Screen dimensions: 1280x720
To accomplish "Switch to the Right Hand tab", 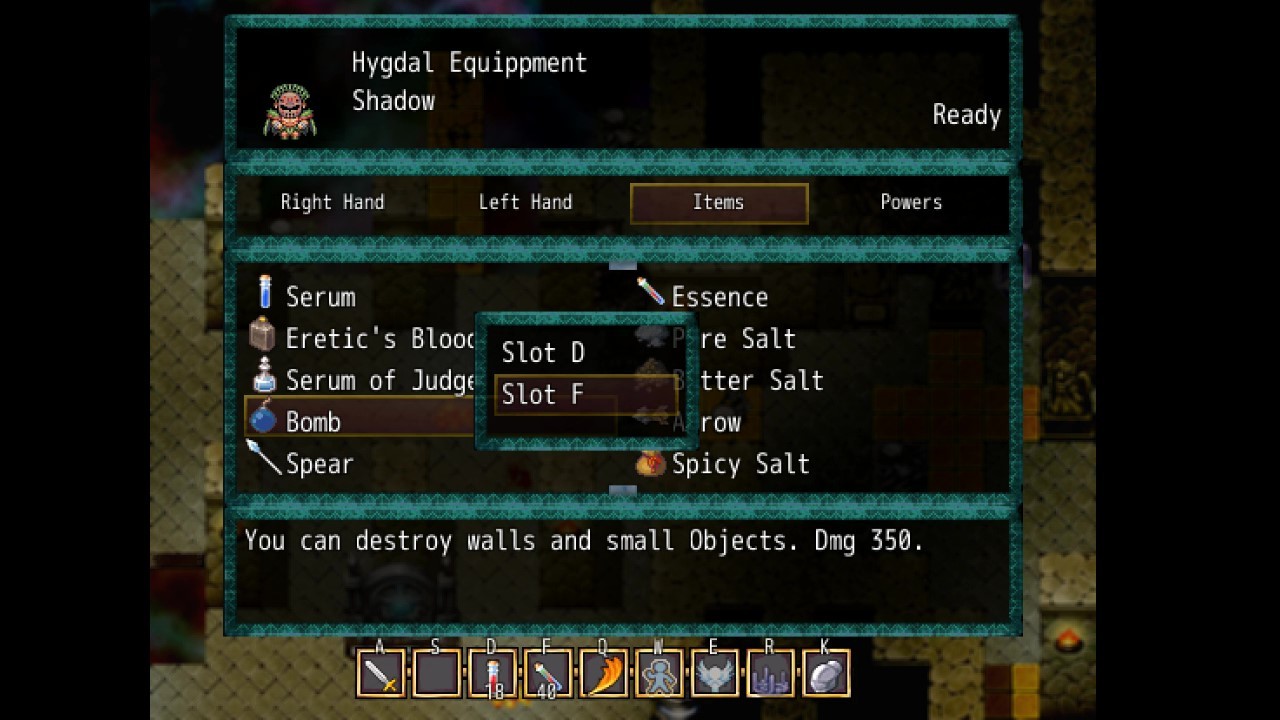I will tap(332, 202).
